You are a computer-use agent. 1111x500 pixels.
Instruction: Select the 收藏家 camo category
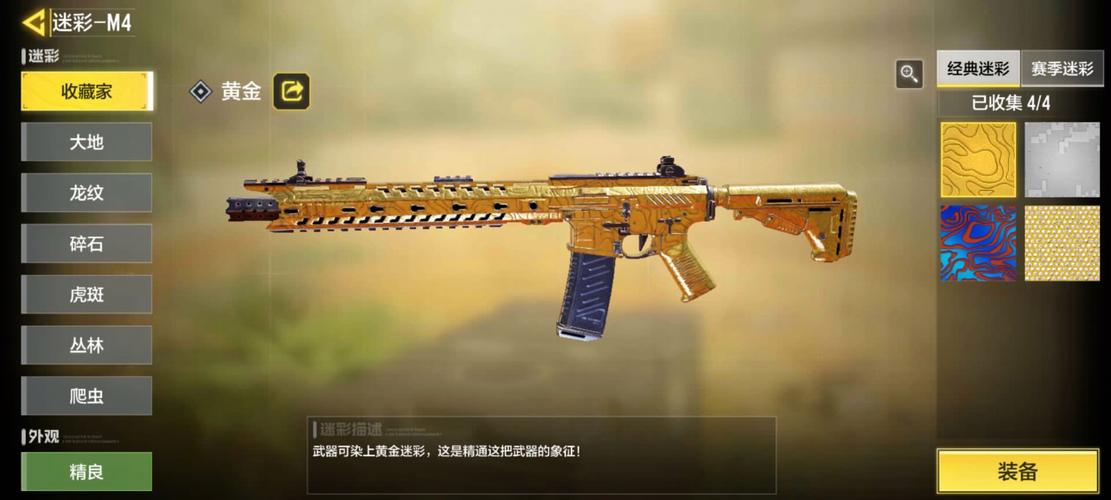[87, 91]
